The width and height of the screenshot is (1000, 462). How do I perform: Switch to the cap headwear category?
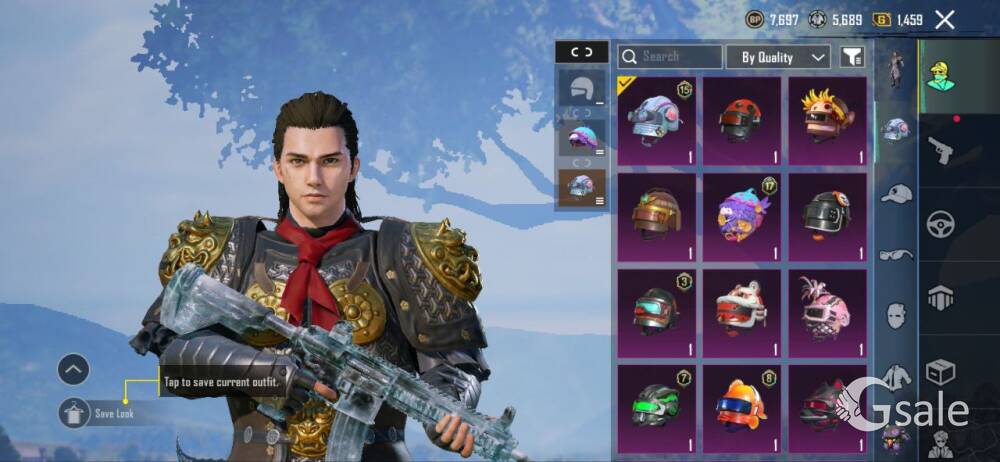[x=896, y=193]
